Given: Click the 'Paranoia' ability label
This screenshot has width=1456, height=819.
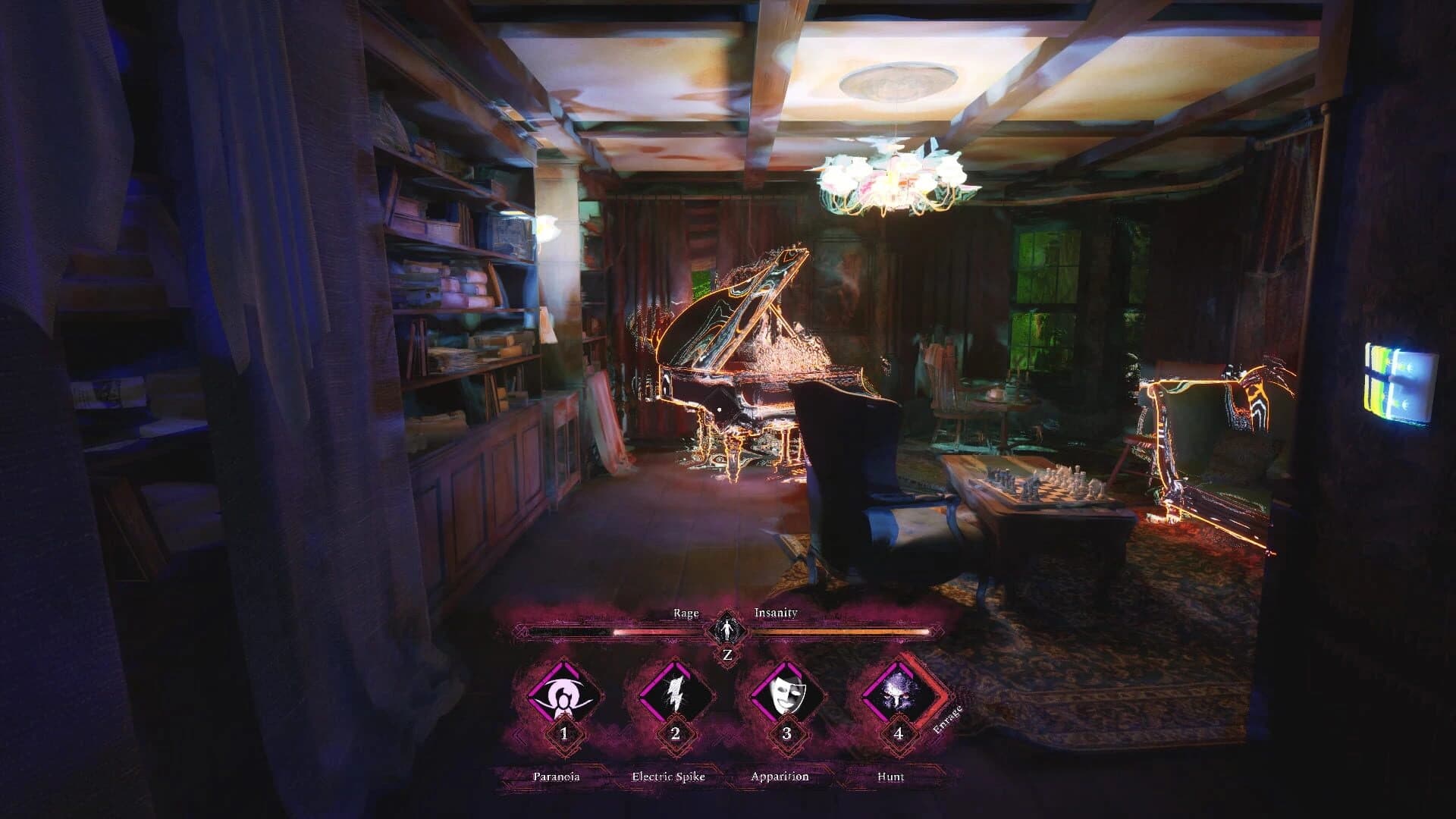Looking at the screenshot, I should point(557,777).
